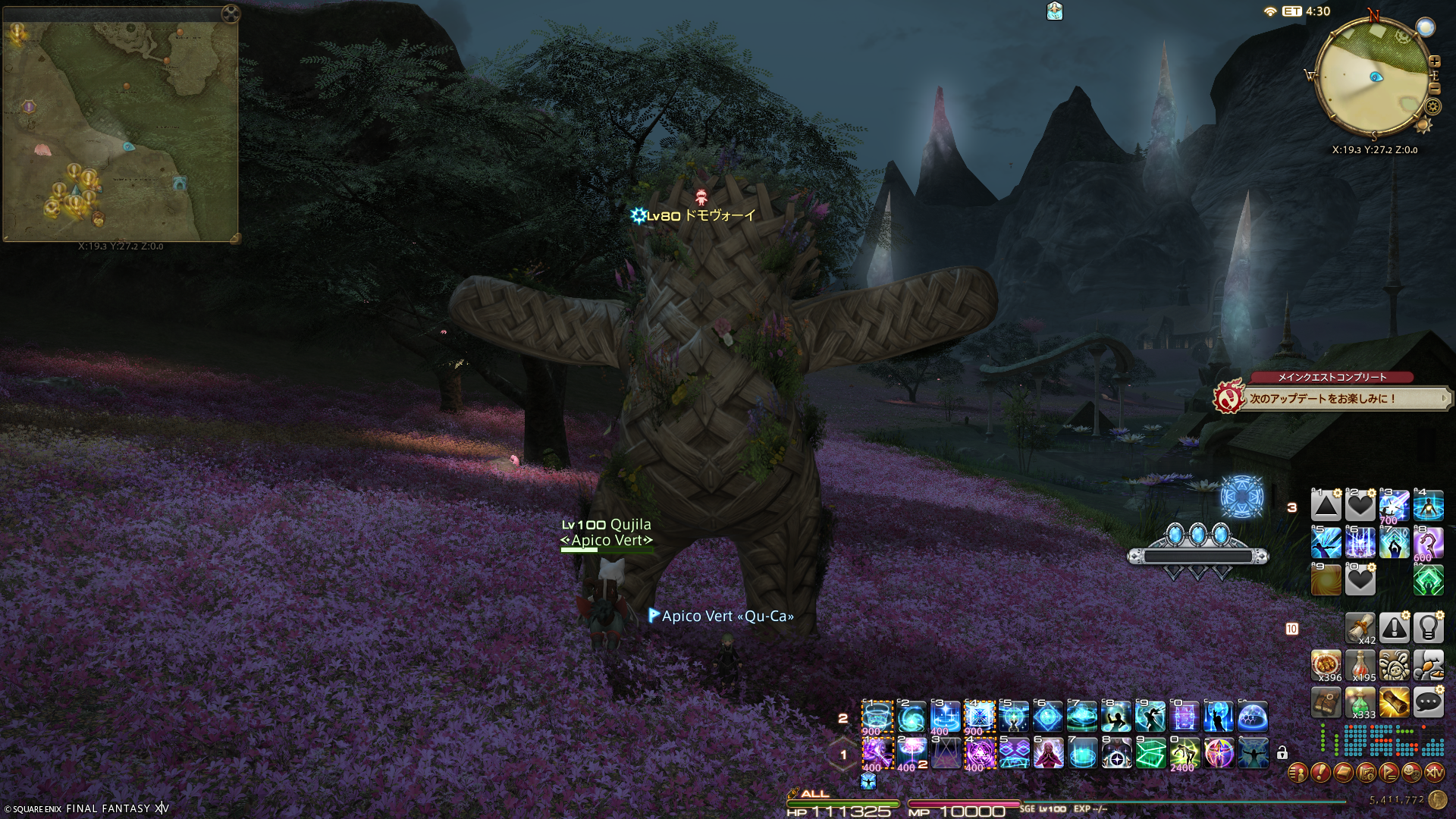The width and height of the screenshot is (1456, 819).
Task: Activate the hexagon dome barrier ability
Action: pyautogui.click(x=1253, y=717)
